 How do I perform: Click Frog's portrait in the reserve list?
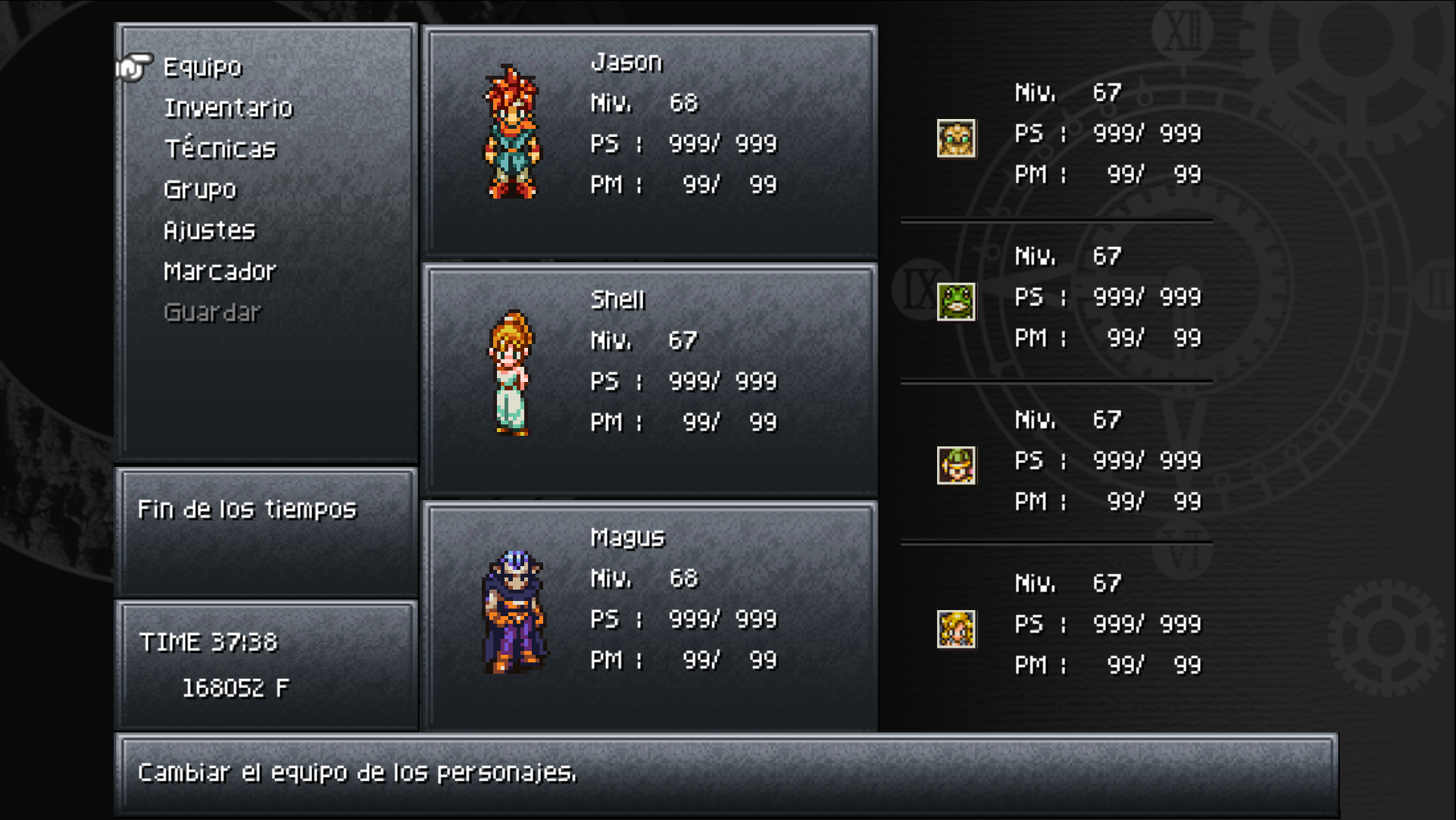pos(956,301)
